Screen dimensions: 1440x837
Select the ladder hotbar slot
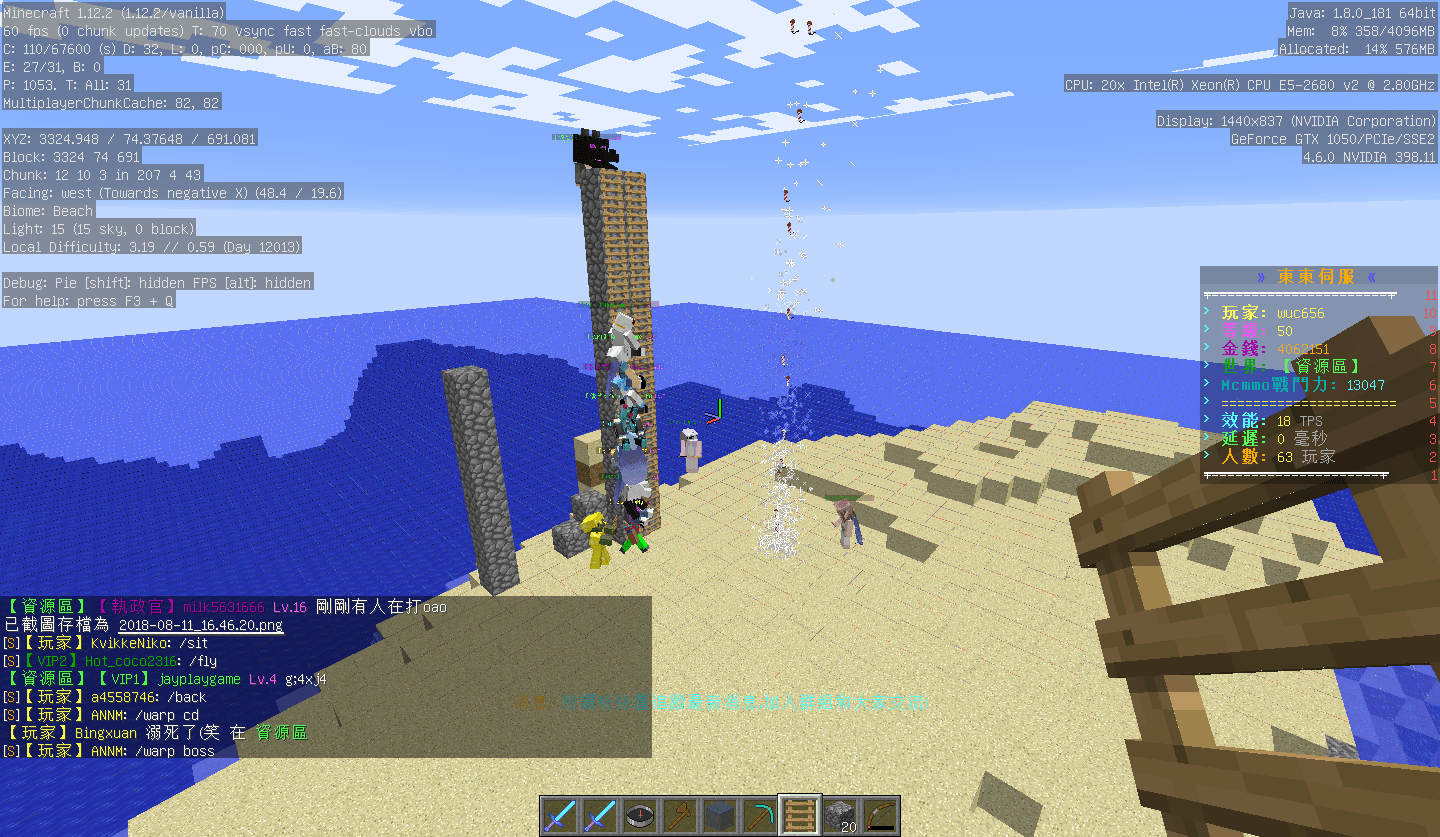pyautogui.click(x=800, y=816)
